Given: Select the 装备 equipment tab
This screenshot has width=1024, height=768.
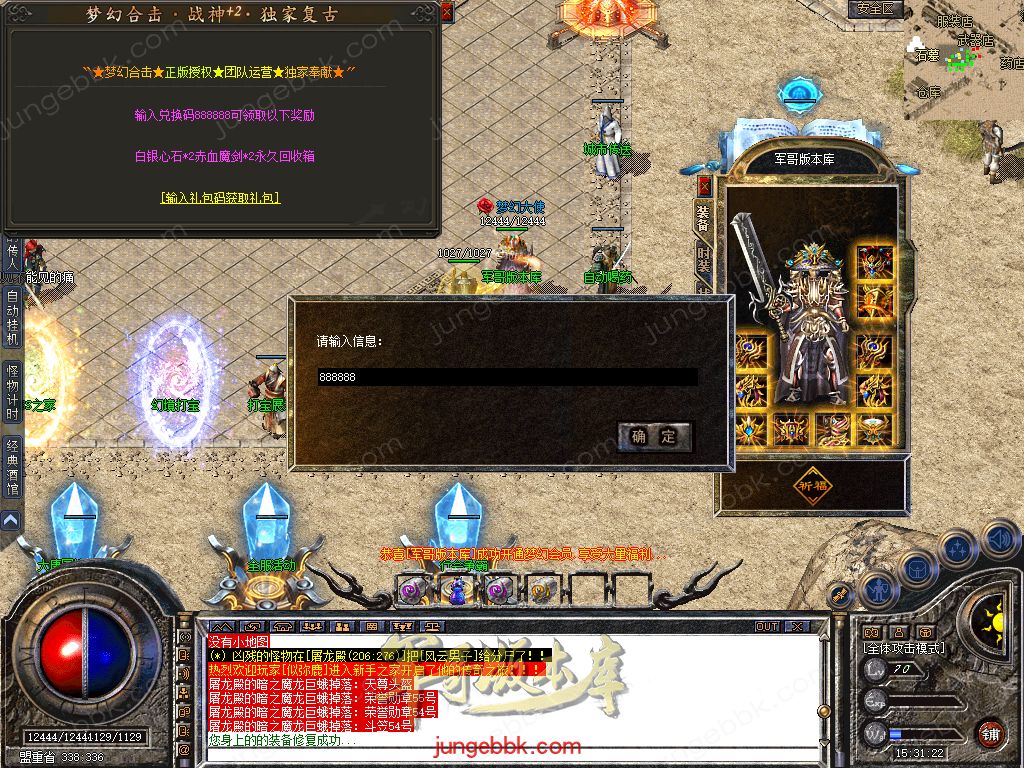Looking at the screenshot, I should (704, 218).
